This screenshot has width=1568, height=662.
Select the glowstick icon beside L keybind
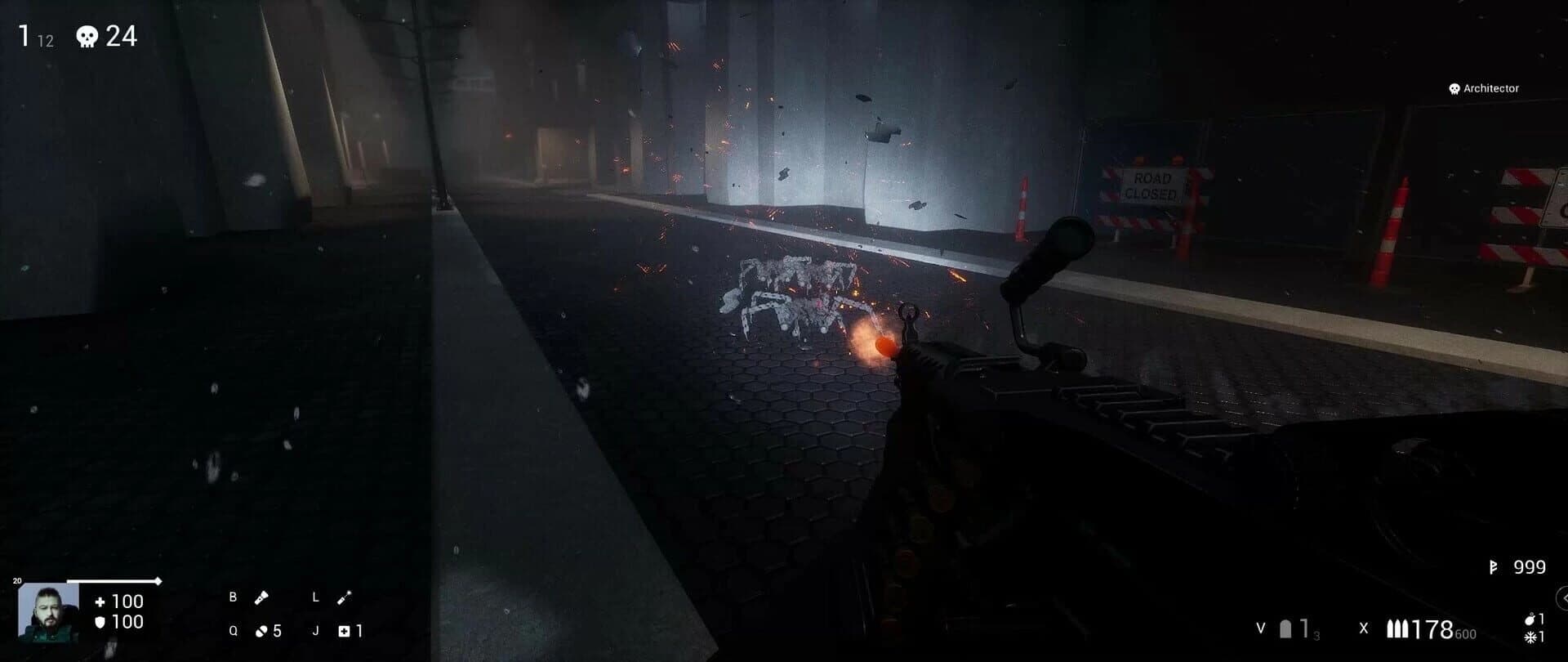344,597
